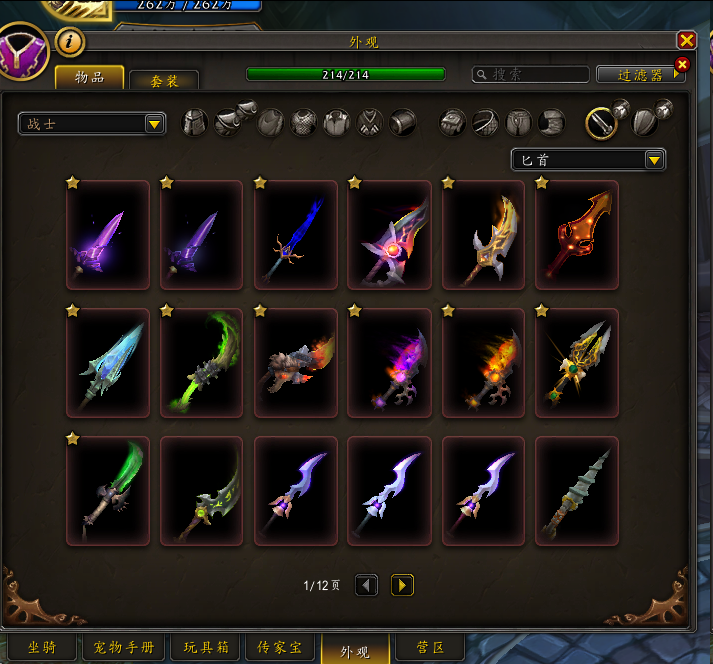Viewport: 713px width, 664px height.
Task: Pick the blue-bladed dagger with gold hilt
Action: [295, 235]
